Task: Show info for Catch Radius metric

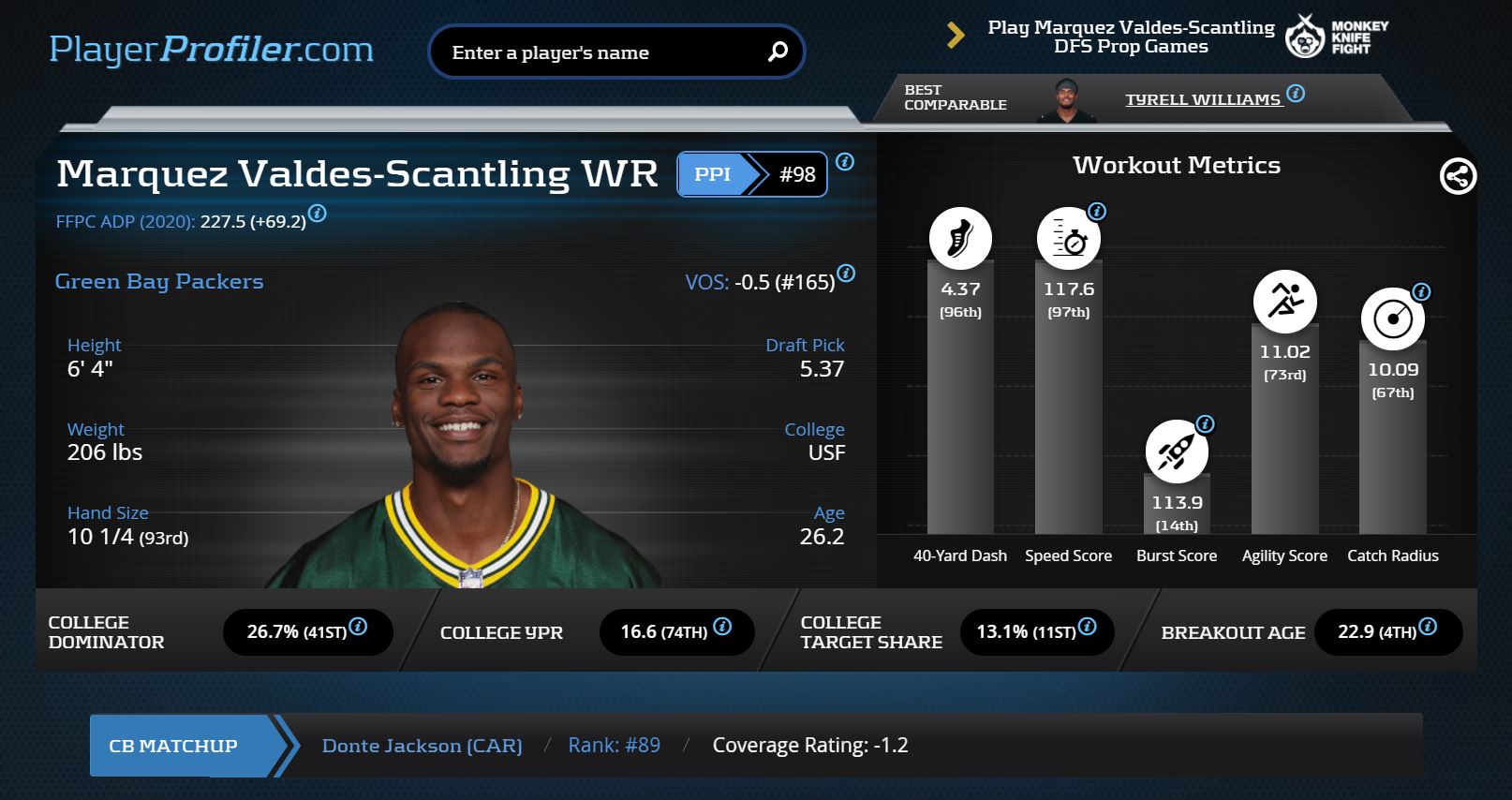Action: coord(1421,292)
